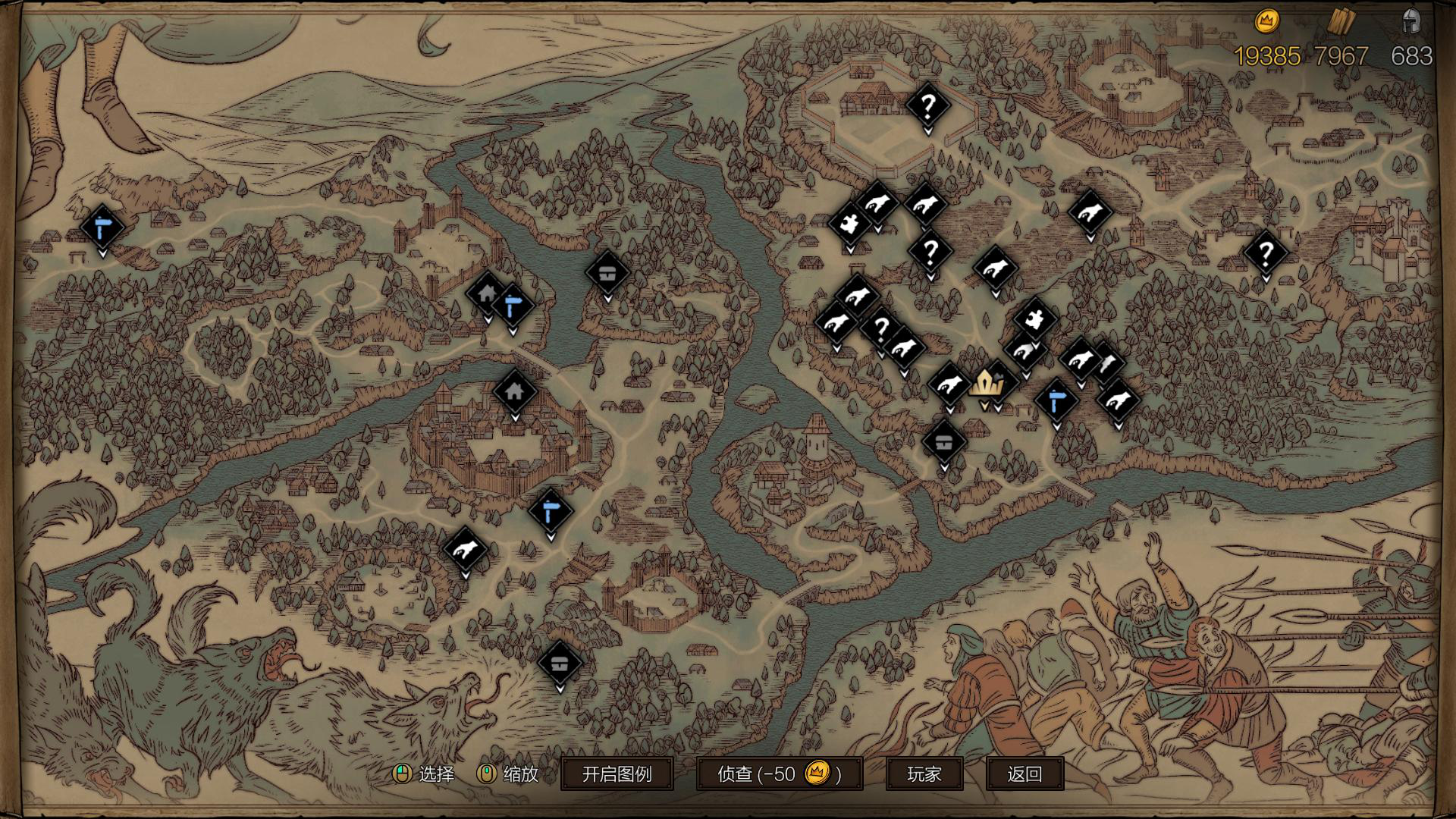Select the golden crown player marker
The height and width of the screenshot is (819, 1456).
point(985,384)
